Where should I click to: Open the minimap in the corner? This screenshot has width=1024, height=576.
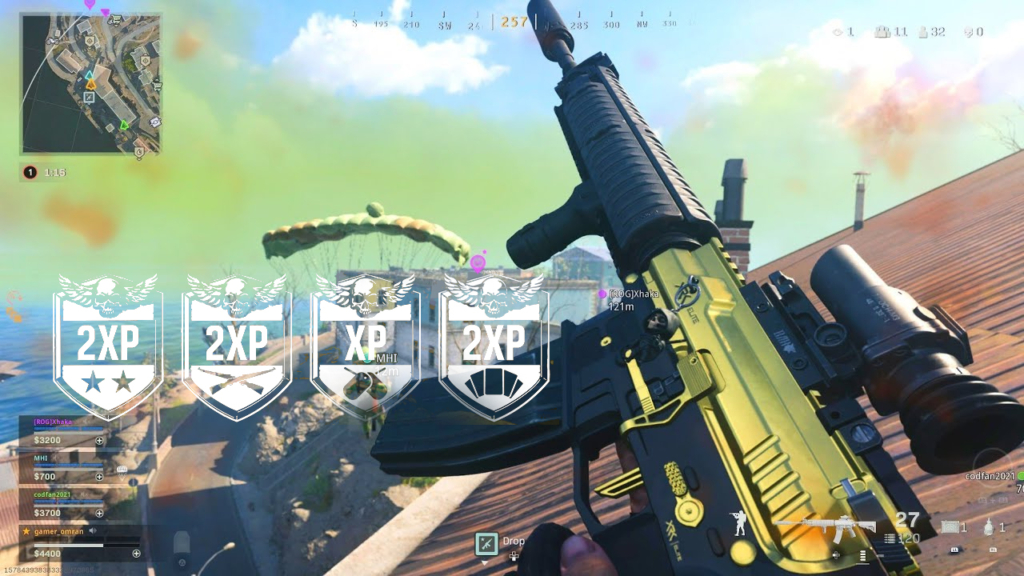(90, 84)
